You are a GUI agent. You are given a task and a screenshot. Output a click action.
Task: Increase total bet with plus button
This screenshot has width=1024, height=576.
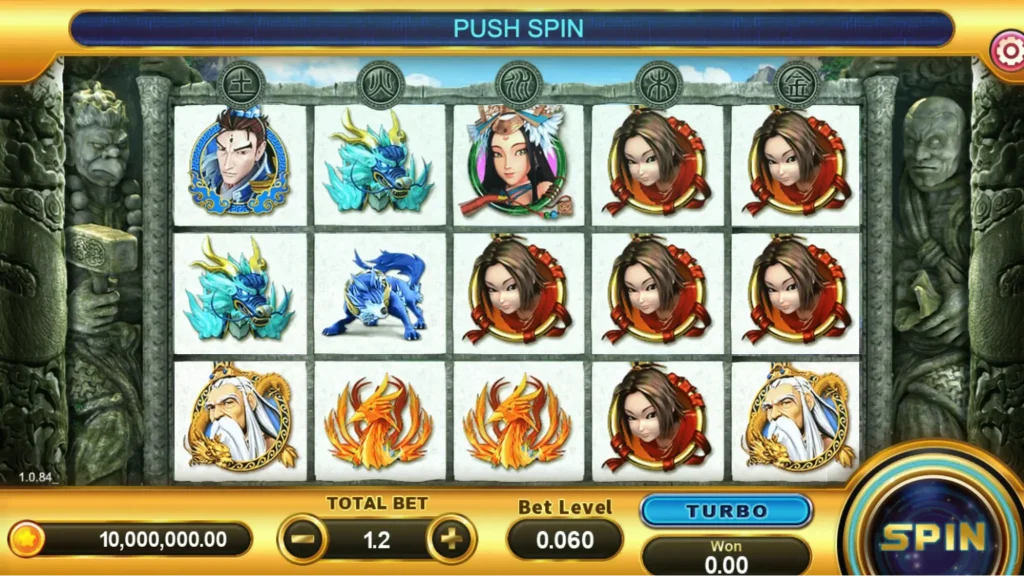point(451,540)
